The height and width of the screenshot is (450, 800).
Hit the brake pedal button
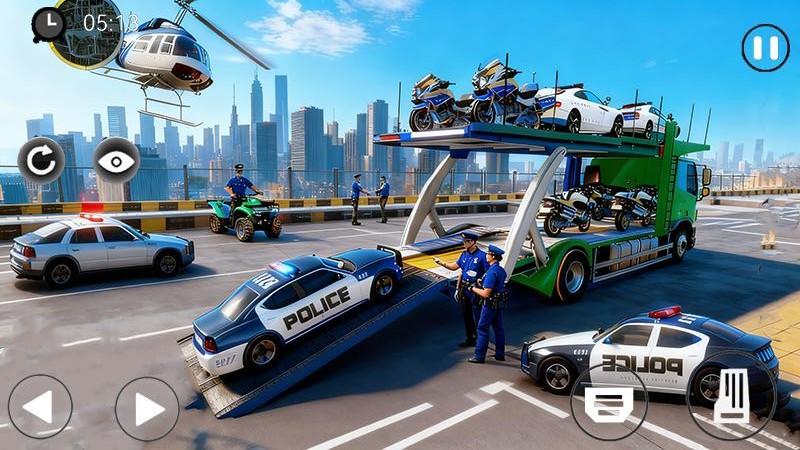[x=609, y=402]
